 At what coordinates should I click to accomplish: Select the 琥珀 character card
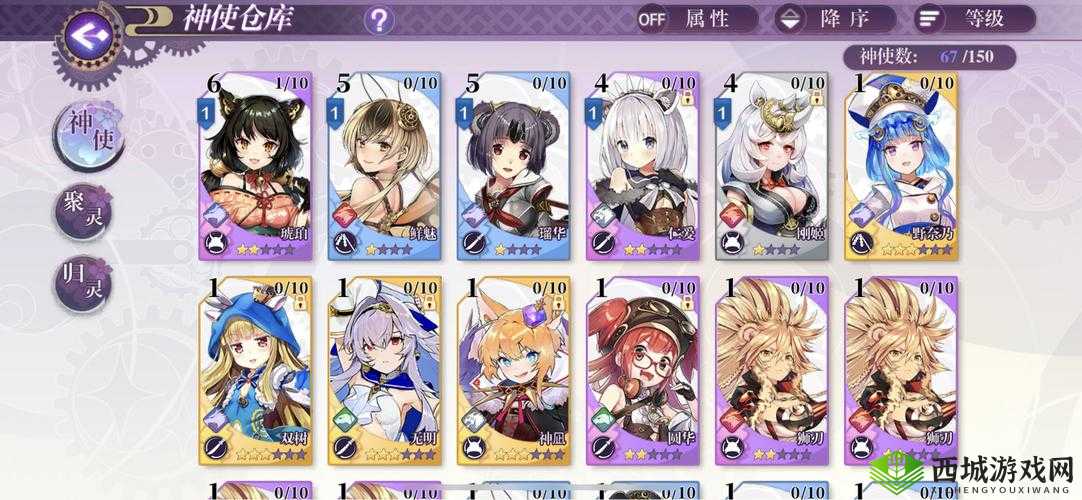pyautogui.click(x=256, y=167)
